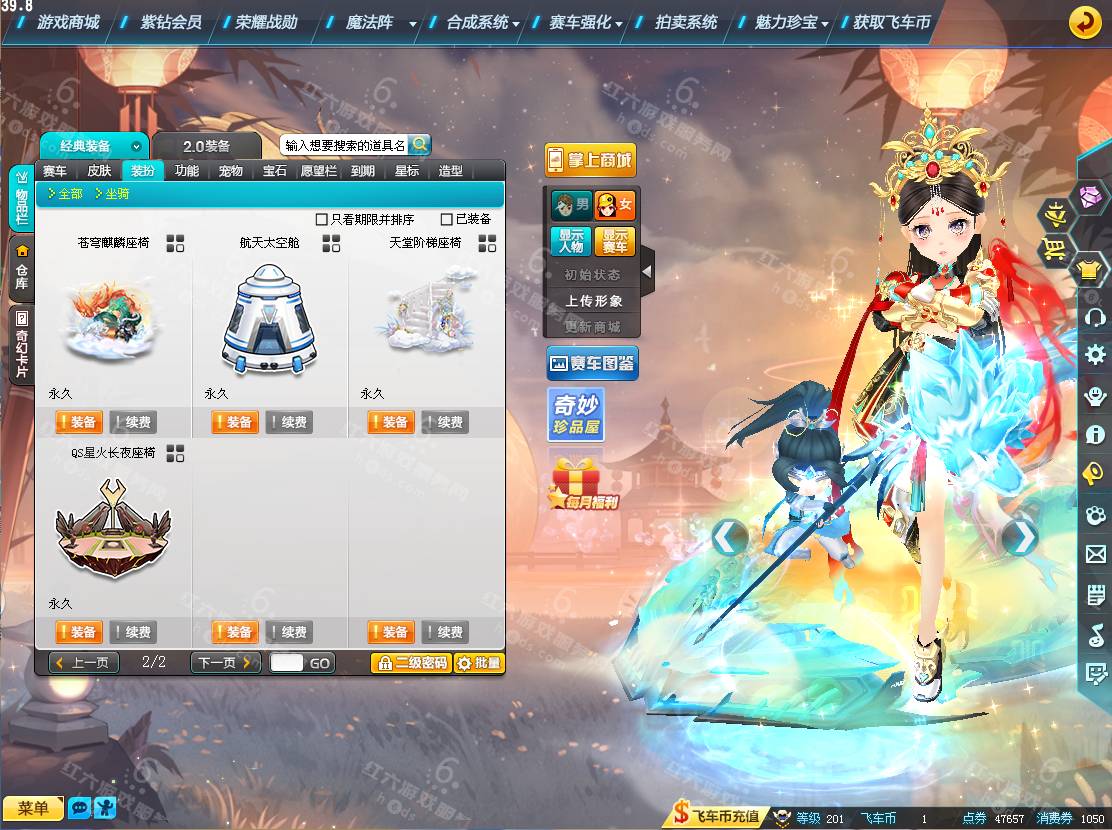The width and height of the screenshot is (1112, 830).
Task: Open the 仓库 warehouse side tab
Action: [21, 270]
